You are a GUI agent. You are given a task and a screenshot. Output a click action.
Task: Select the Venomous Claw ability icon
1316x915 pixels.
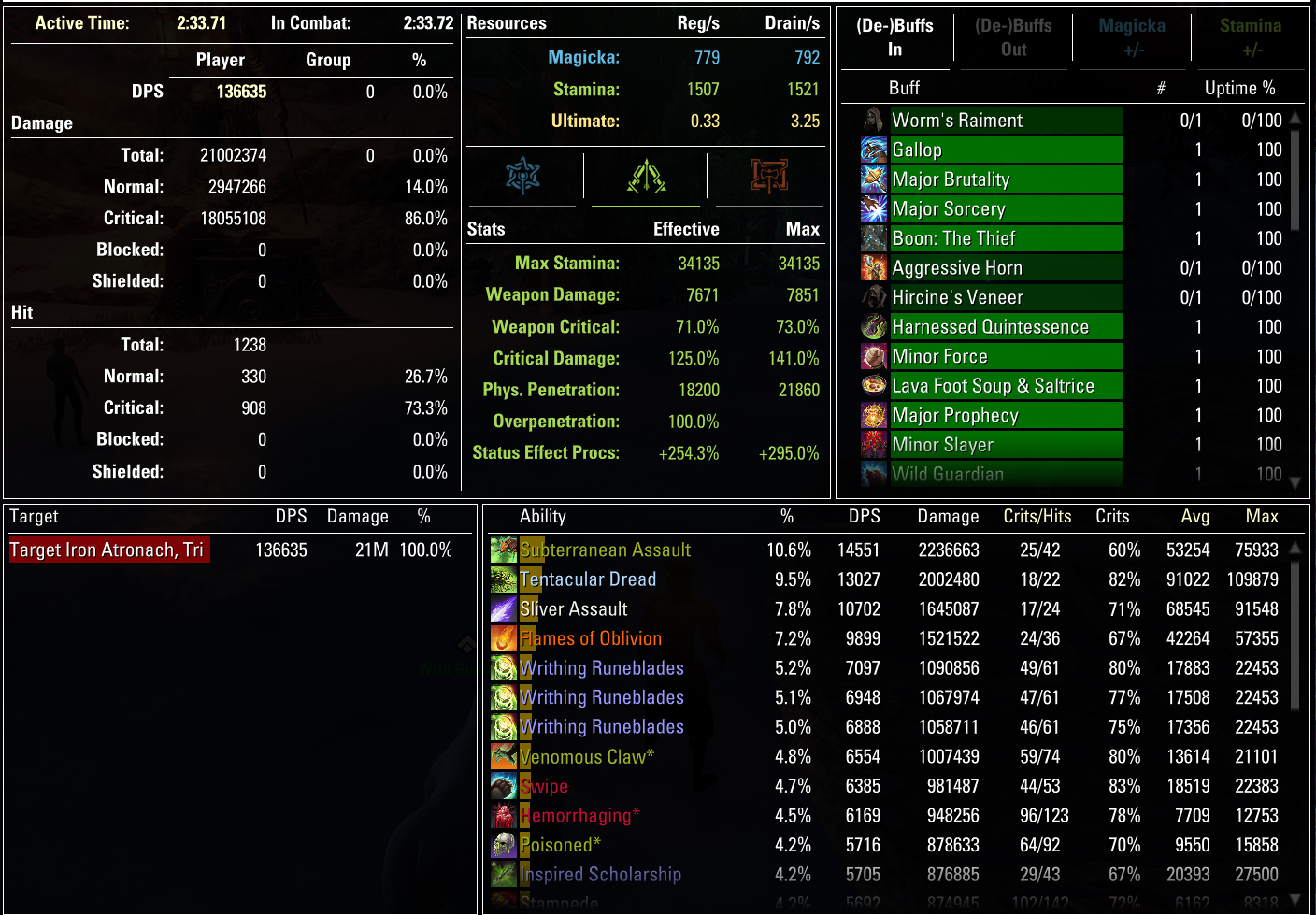pyautogui.click(x=504, y=756)
